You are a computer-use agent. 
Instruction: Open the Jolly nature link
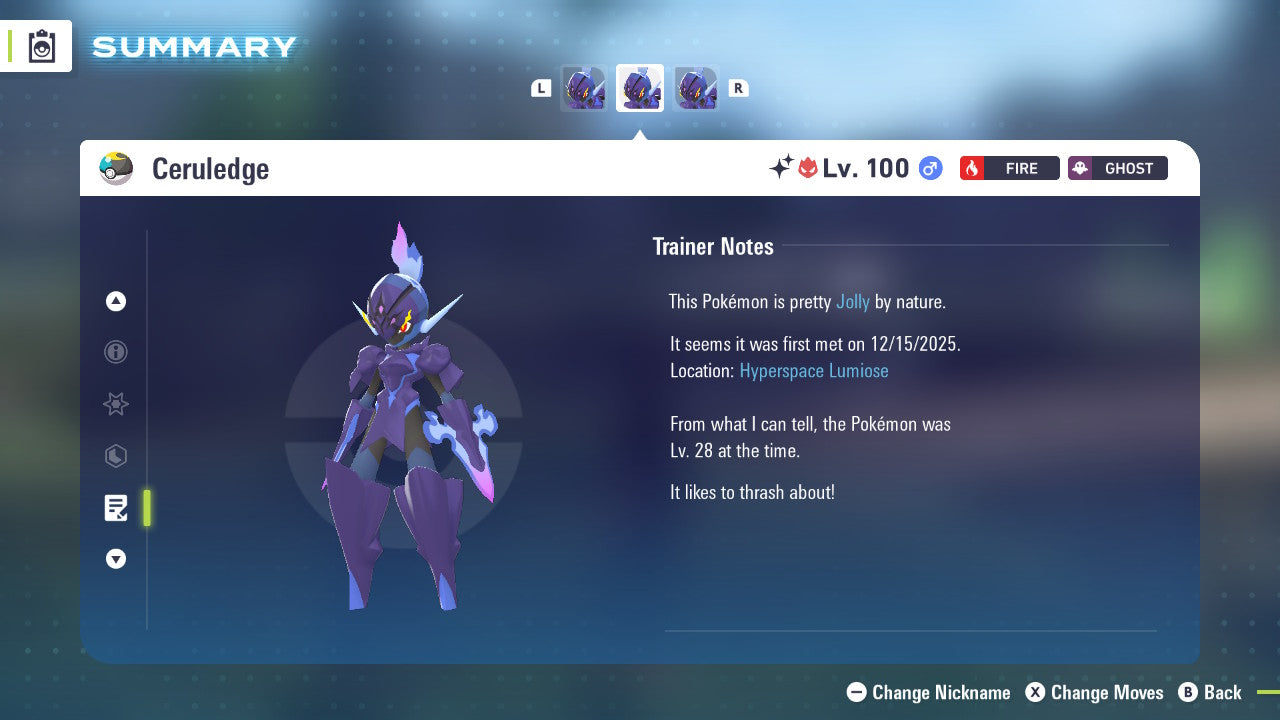click(852, 301)
